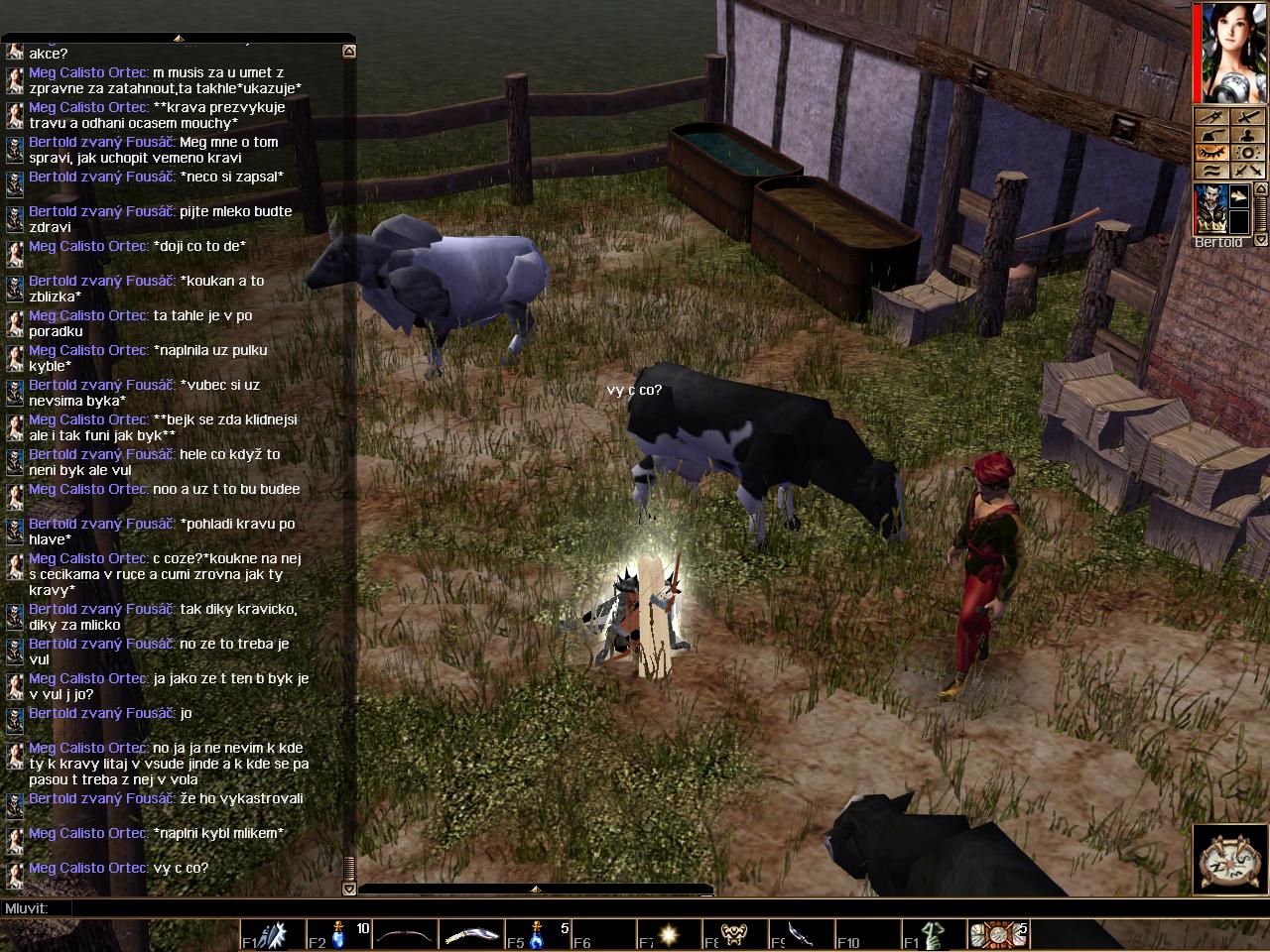This screenshot has height=952, width=1270.
Task: Equip the bow from the quickbar
Action: click(x=404, y=935)
